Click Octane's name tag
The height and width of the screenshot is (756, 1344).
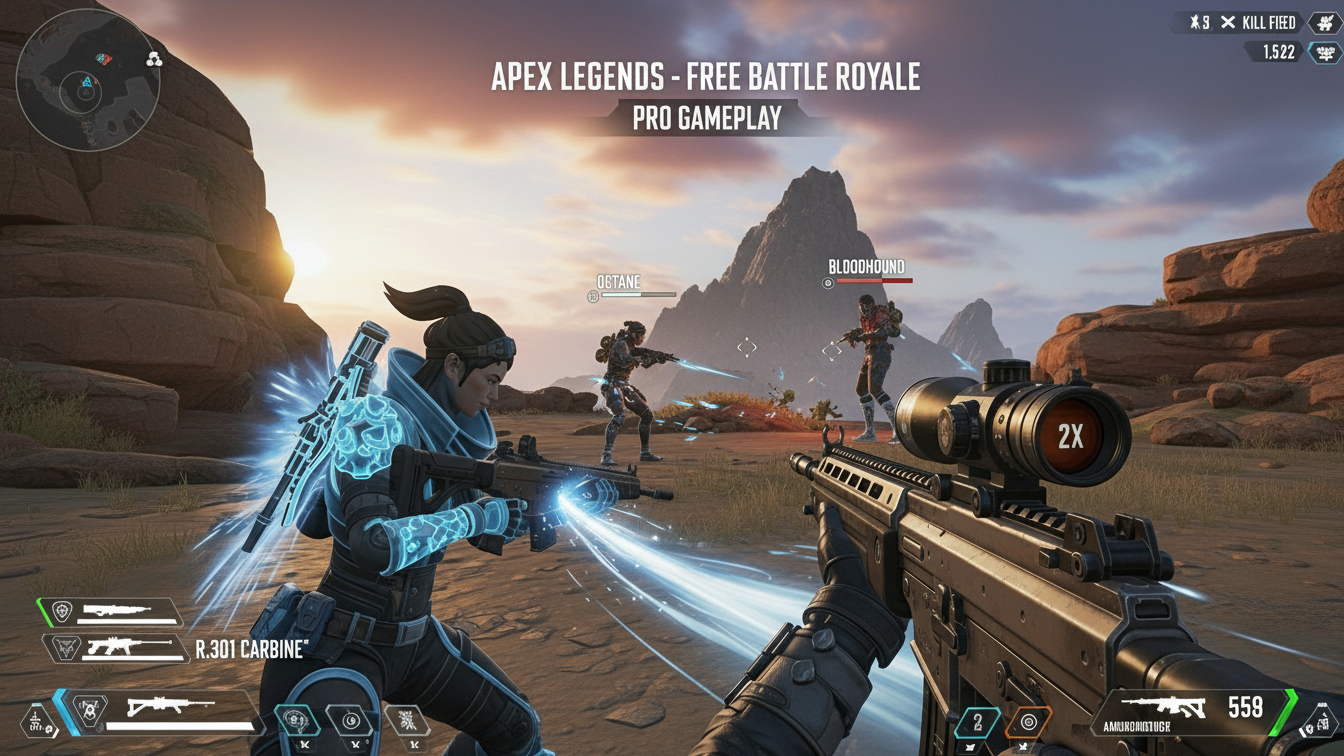pos(618,282)
